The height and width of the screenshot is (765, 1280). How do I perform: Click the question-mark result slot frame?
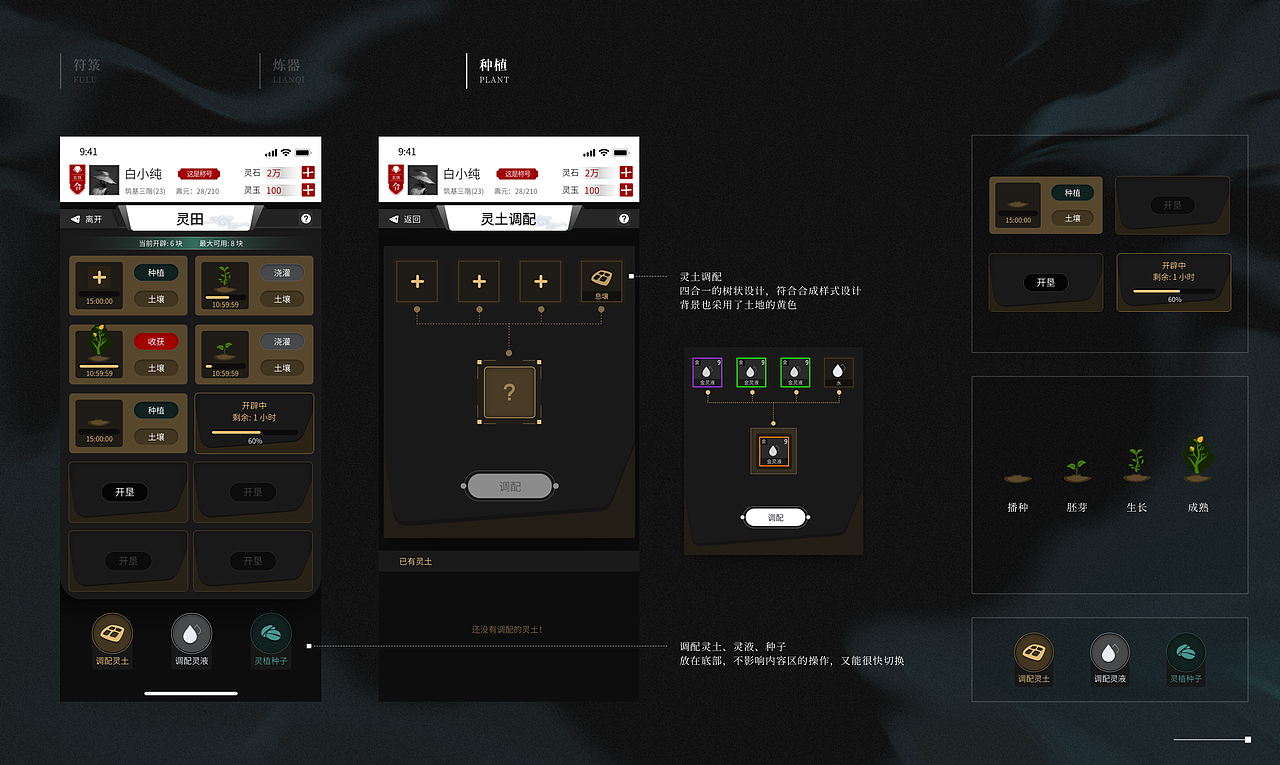[x=509, y=393]
